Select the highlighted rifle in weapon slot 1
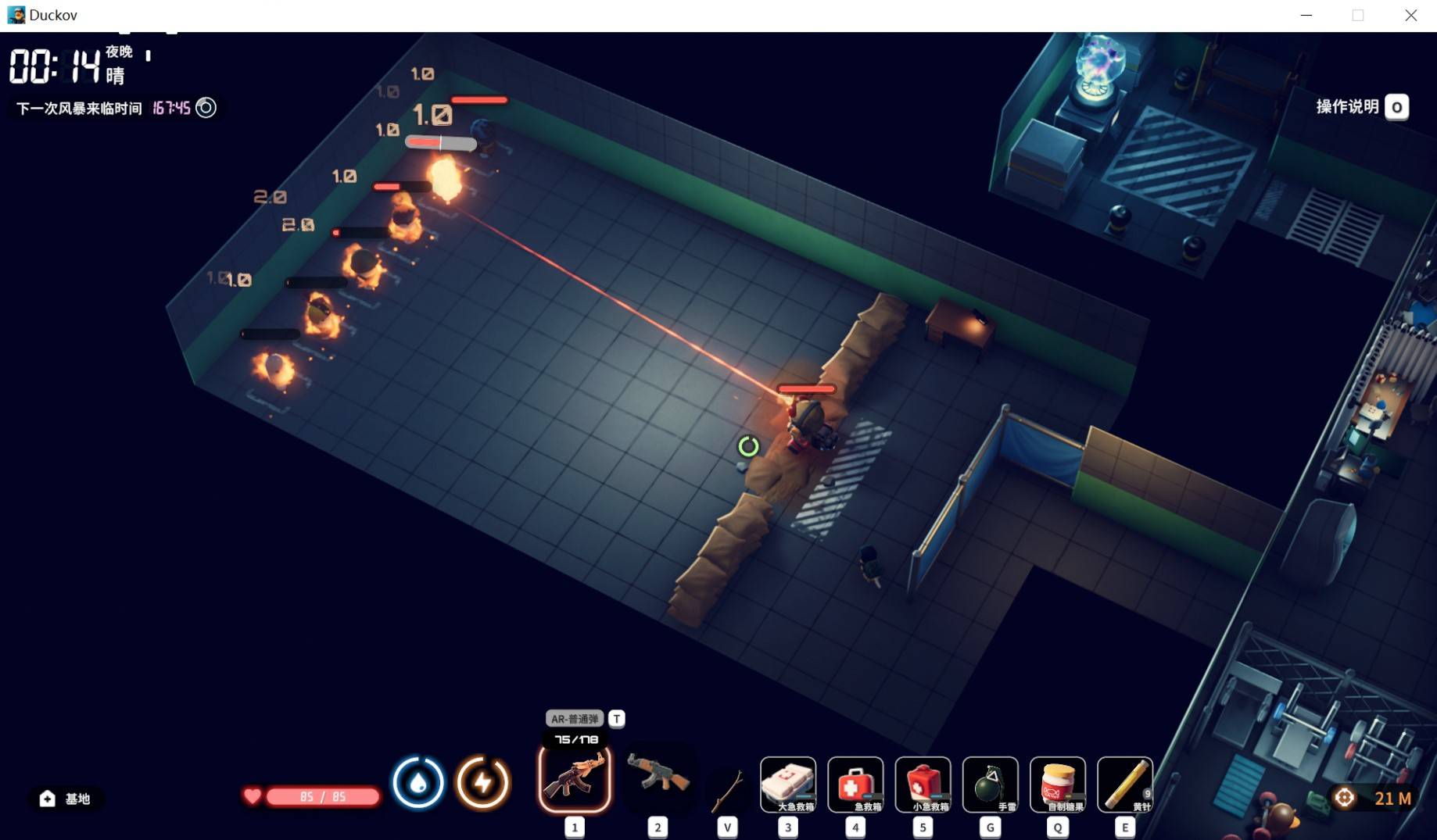The width and height of the screenshot is (1437, 840). (575, 778)
